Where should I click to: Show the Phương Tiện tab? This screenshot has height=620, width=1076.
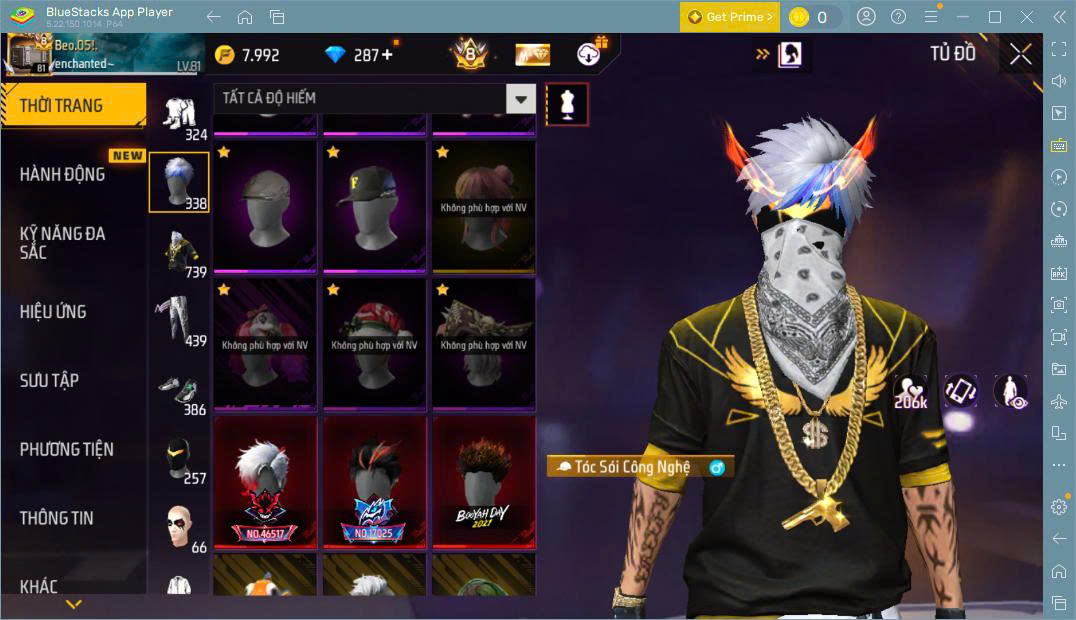66,449
